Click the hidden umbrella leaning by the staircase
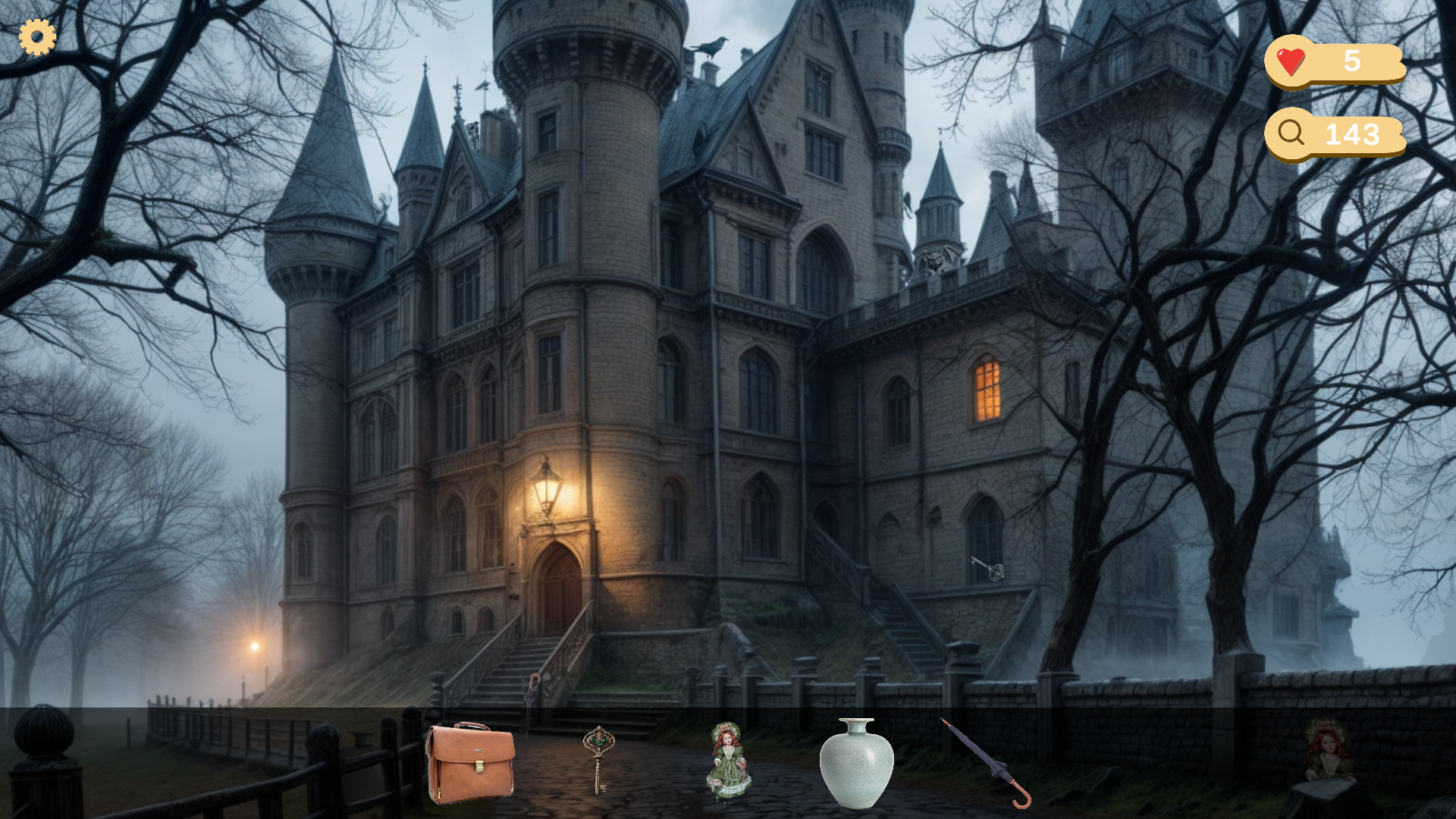The image size is (1456, 819). coord(533,694)
